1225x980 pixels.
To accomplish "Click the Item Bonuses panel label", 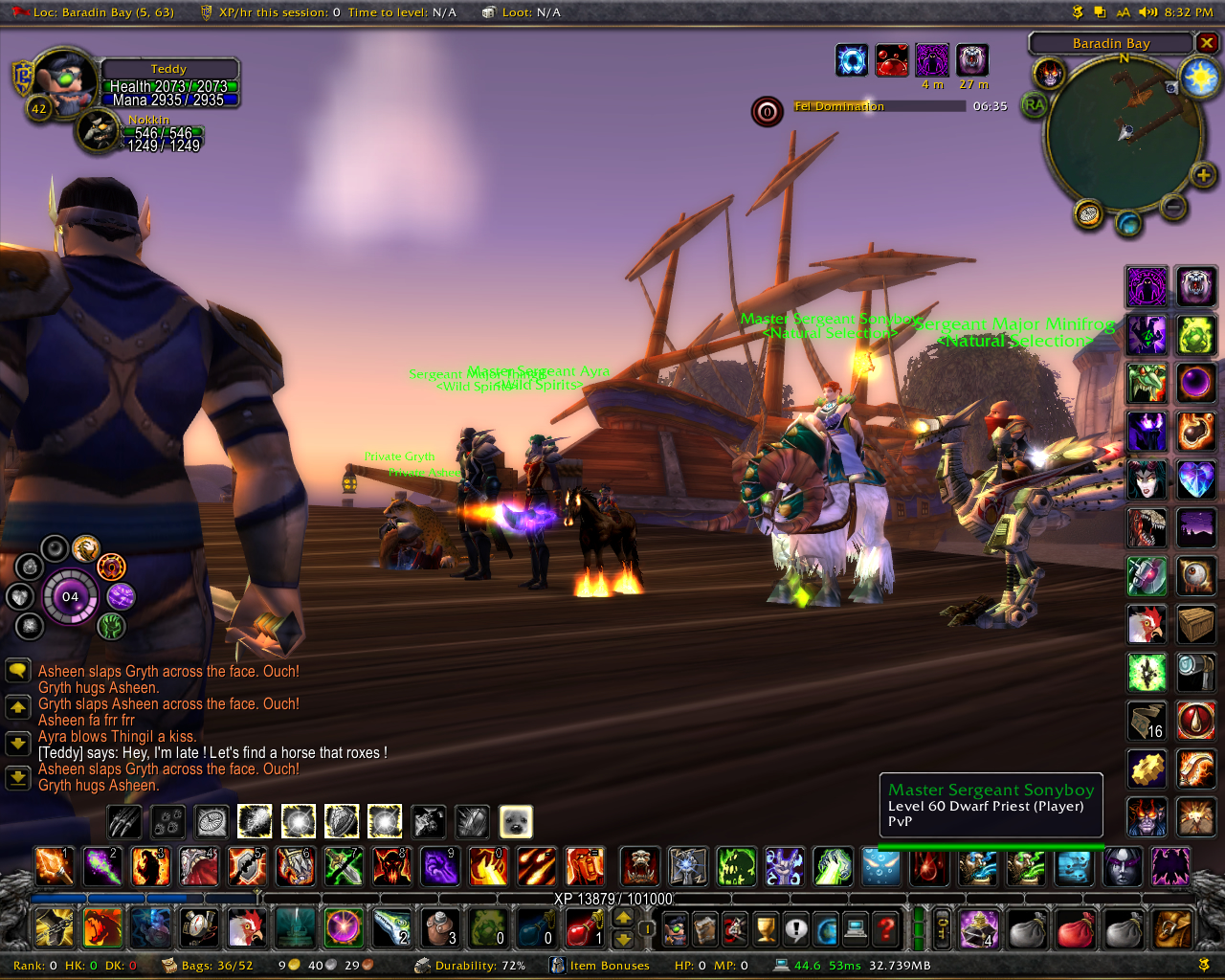I will (609, 966).
